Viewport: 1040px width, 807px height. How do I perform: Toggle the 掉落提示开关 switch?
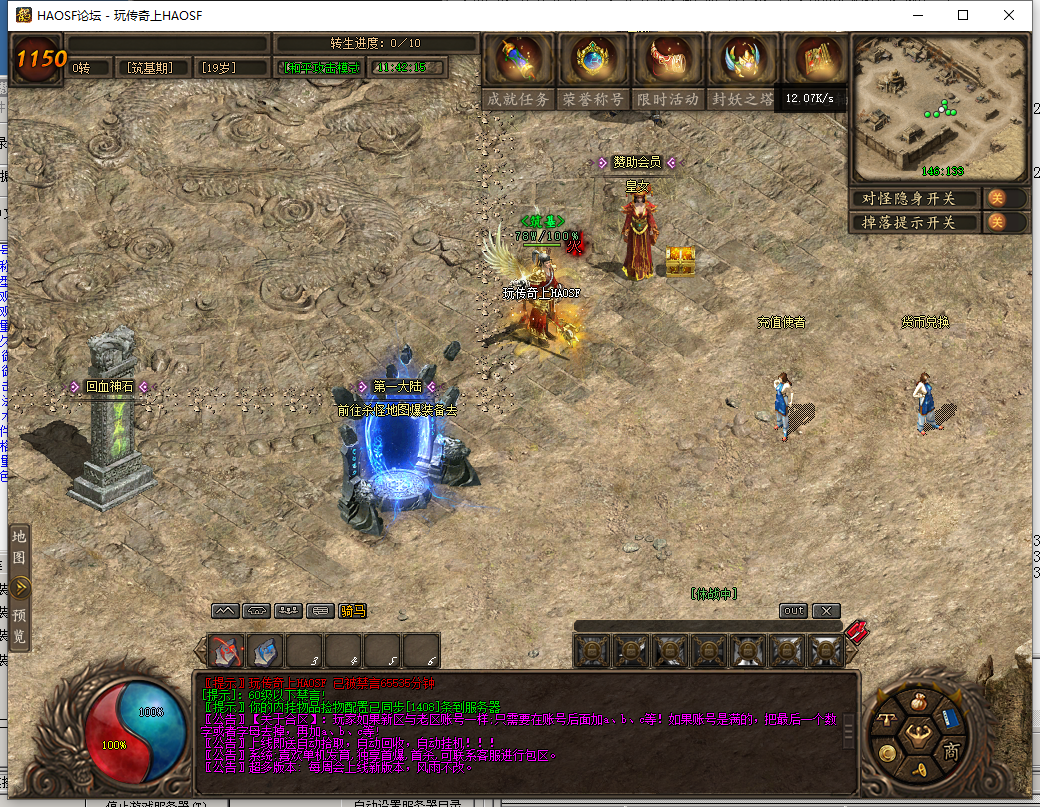[997, 222]
